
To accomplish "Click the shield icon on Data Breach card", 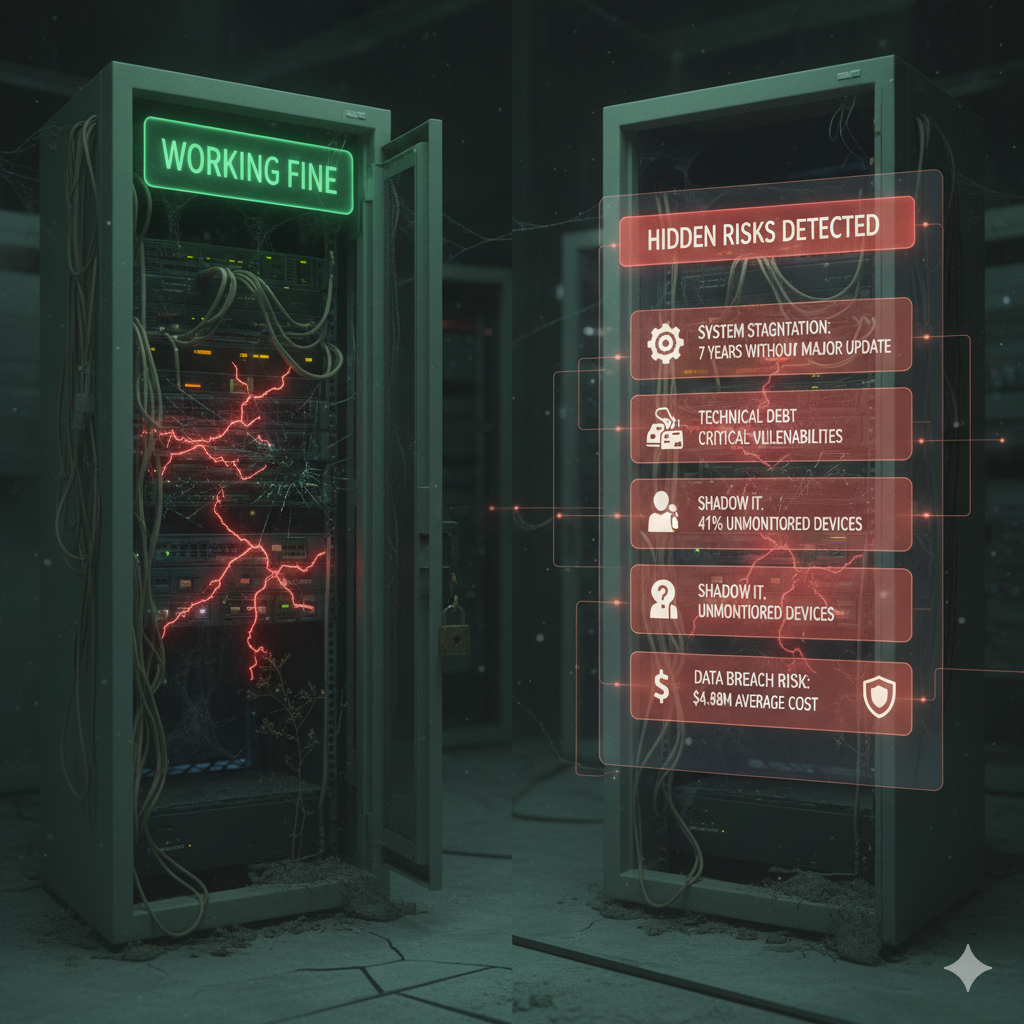I will pyautogui.click(x=877, y=697).
